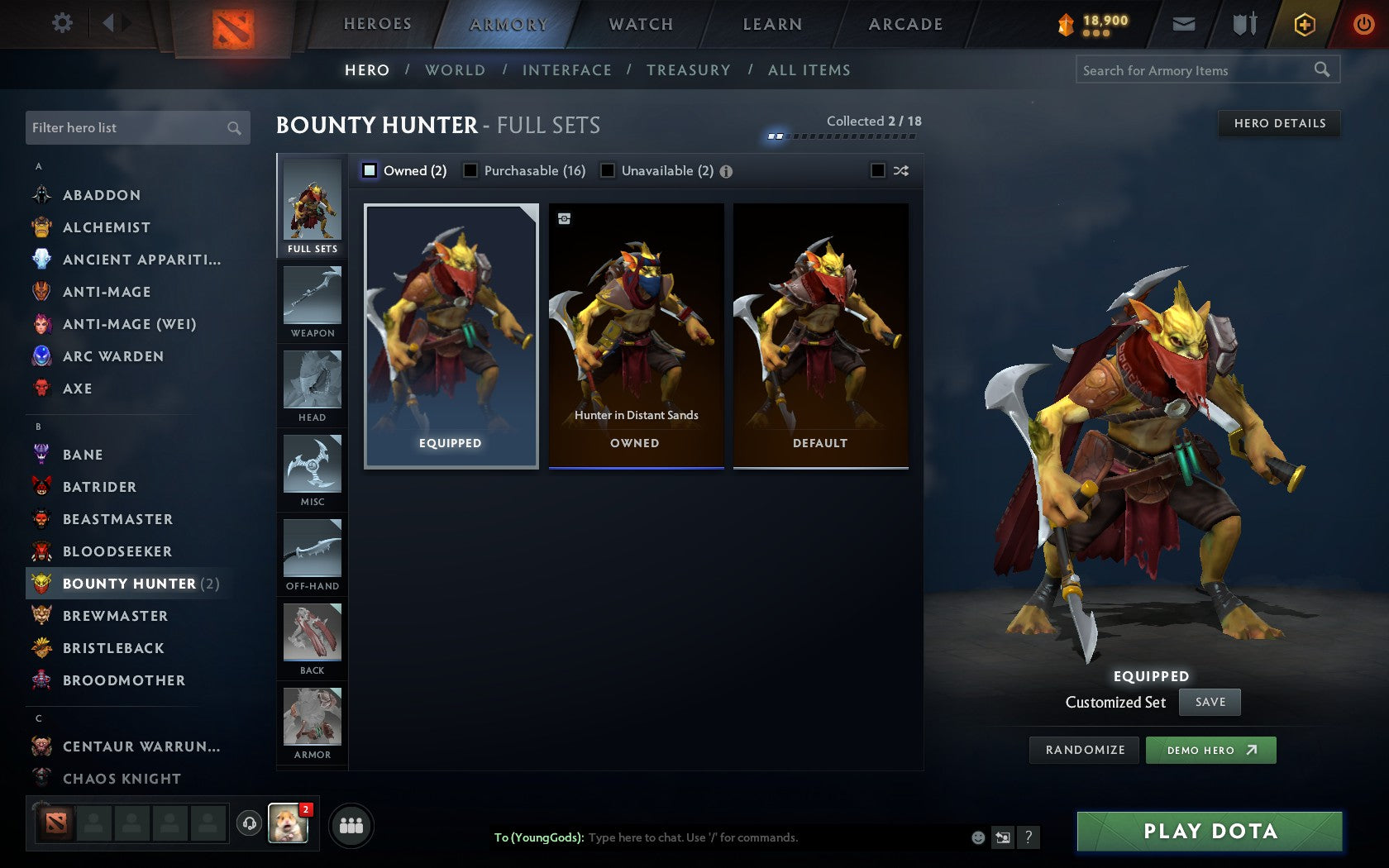
Task: Open the mail notifications icon
Action: (1184, 24)
